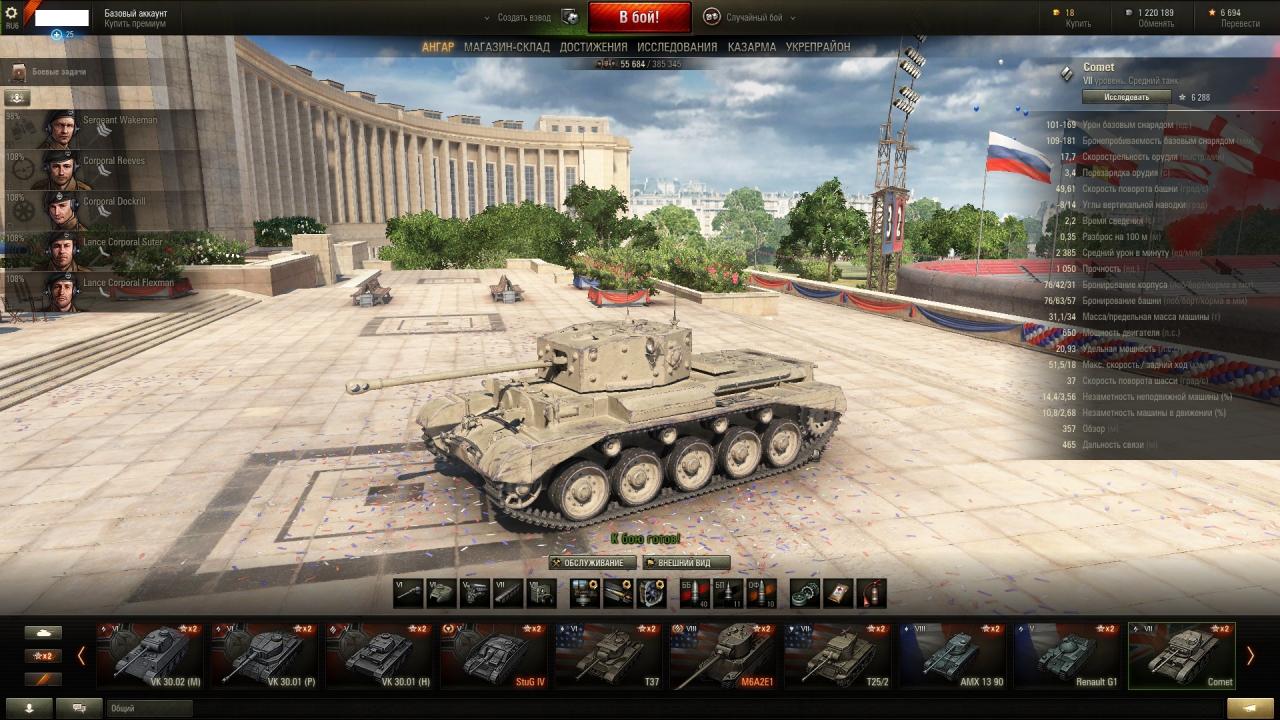The image size is (1280, 720).
Task: Click the Исследовать button for Comet
Action: pos(1126,97)
